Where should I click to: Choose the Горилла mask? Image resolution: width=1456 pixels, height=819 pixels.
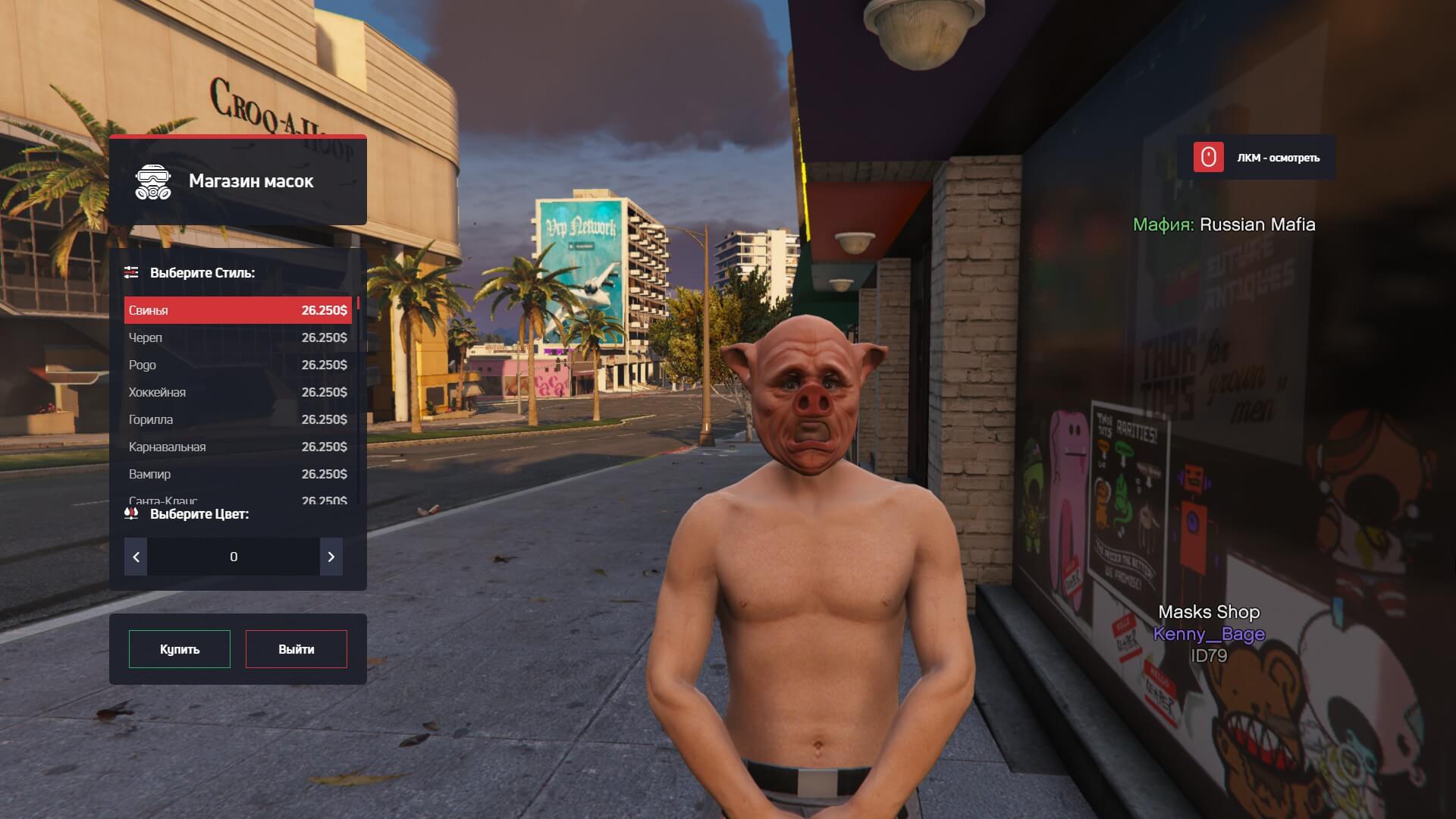[237, 419]
